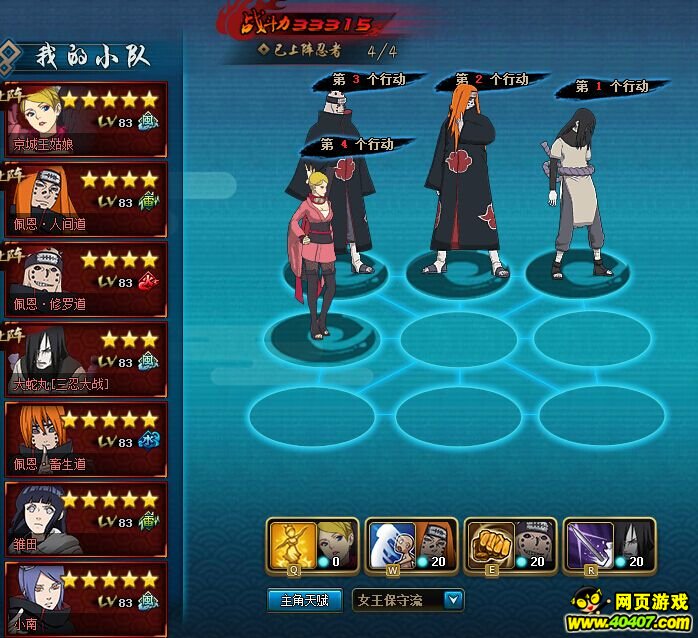Screen dimensions: 698x638
Task: Pick the 佩恩·修罗道 ninja card
Action: 84,280
